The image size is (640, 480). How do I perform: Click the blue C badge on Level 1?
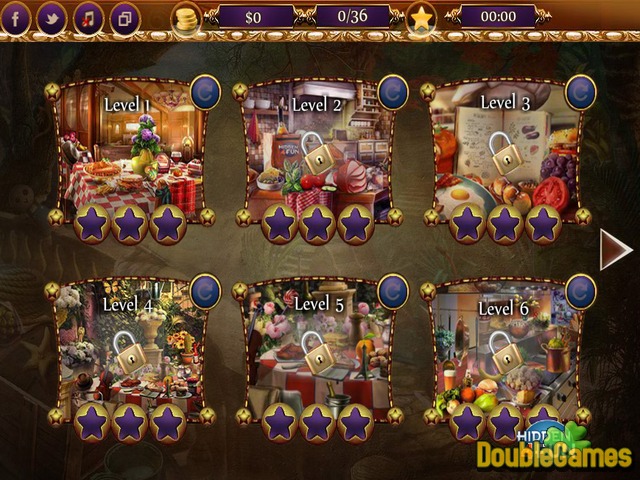[205, 91]
